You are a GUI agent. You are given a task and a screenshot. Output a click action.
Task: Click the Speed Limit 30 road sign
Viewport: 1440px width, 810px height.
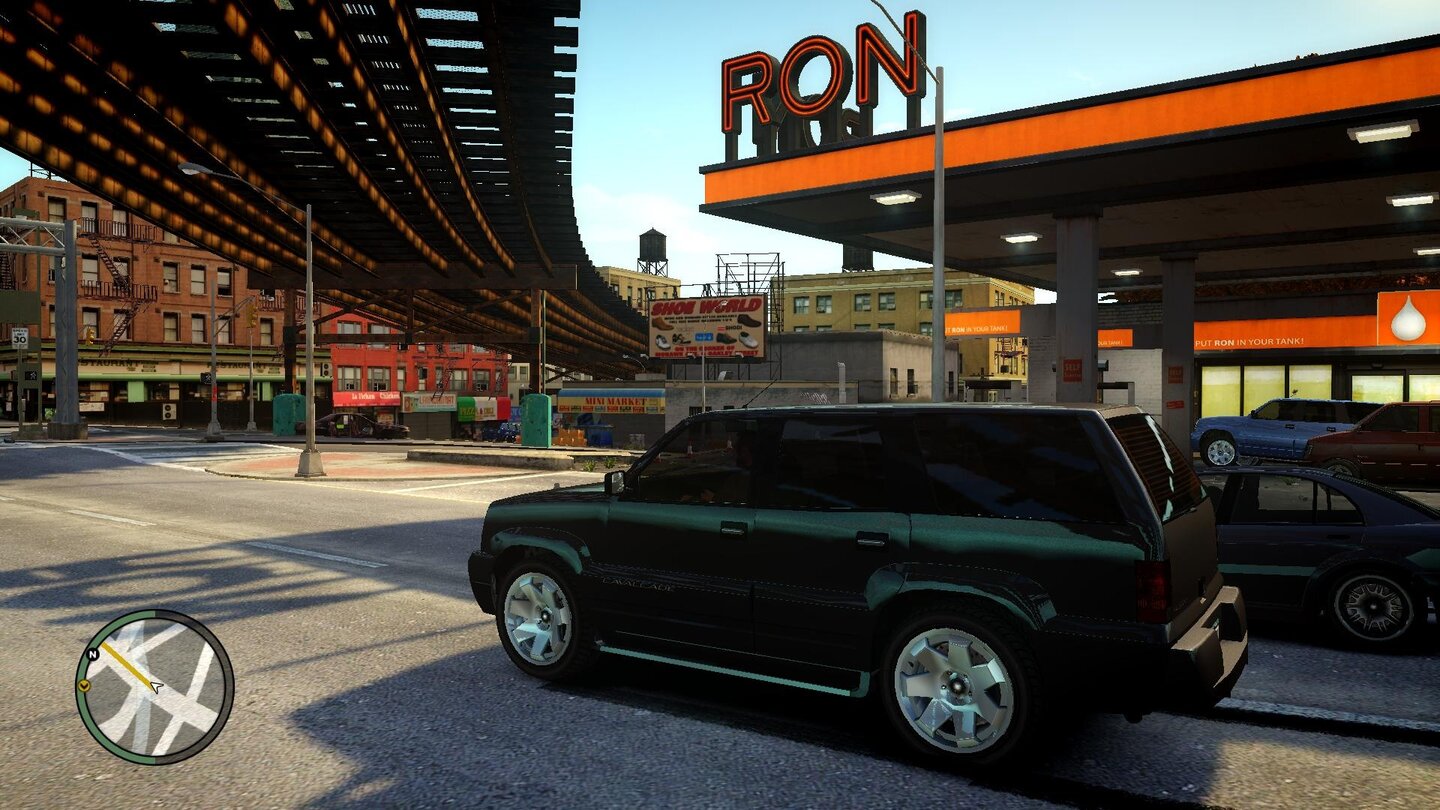click(19, 340)
